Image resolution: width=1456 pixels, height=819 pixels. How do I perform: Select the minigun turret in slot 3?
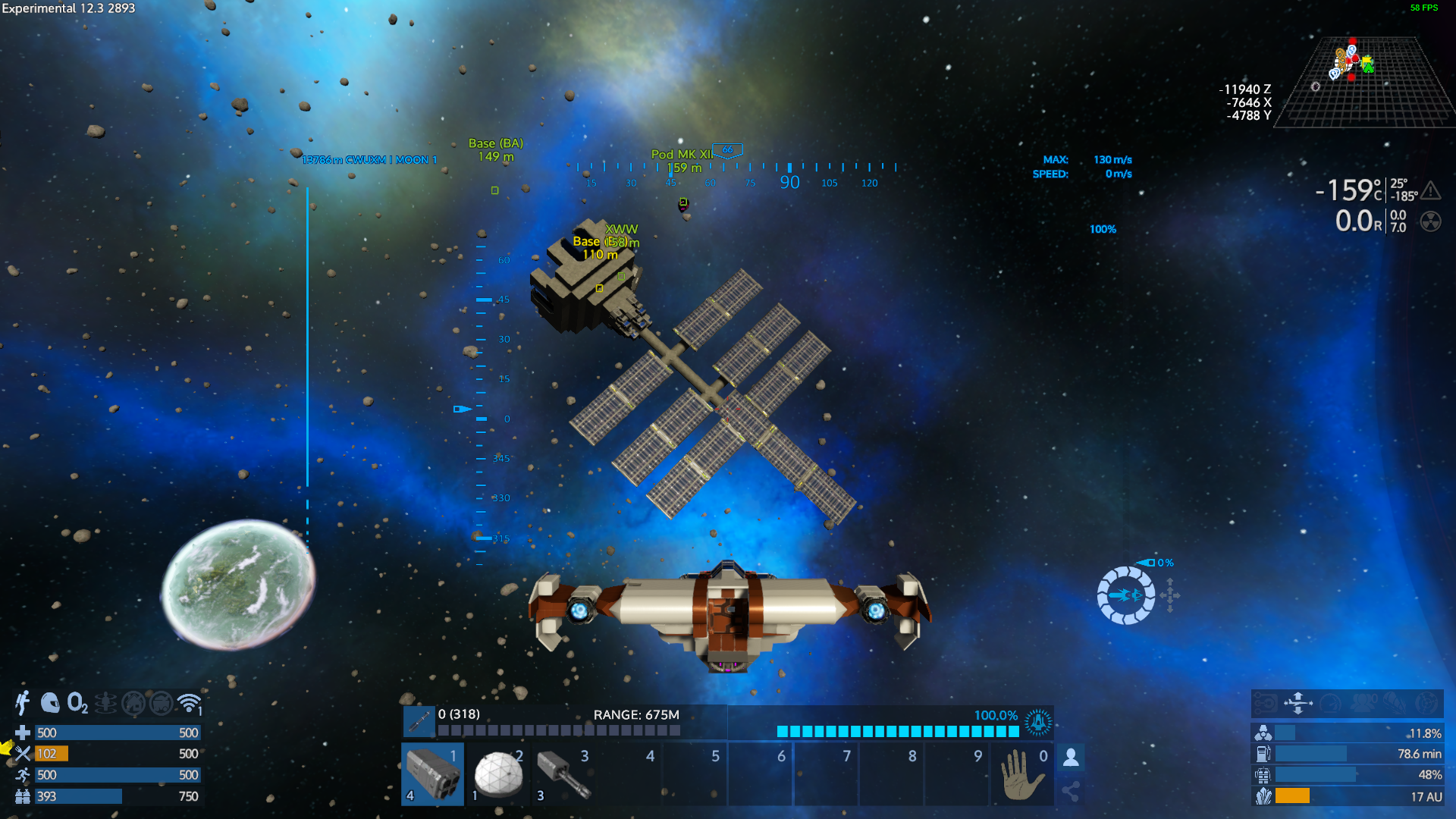563,773
